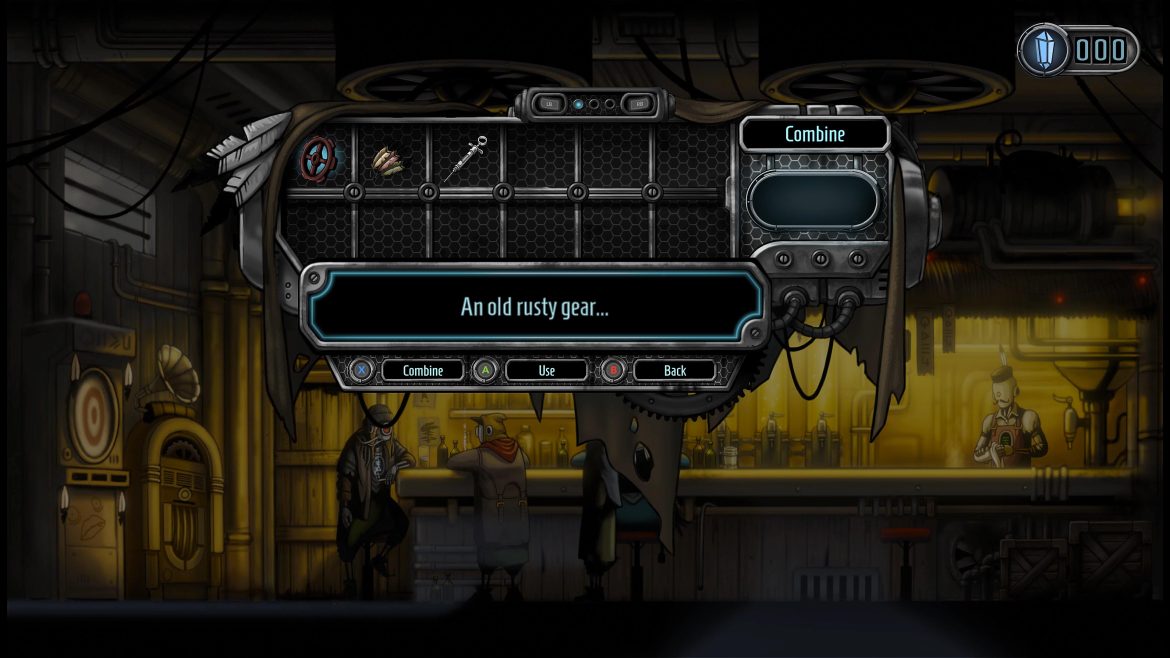The width and height of the screenshot is (1170, 658).
Task: Select the syringe in the inventory
Action: (x=465, y=157)
